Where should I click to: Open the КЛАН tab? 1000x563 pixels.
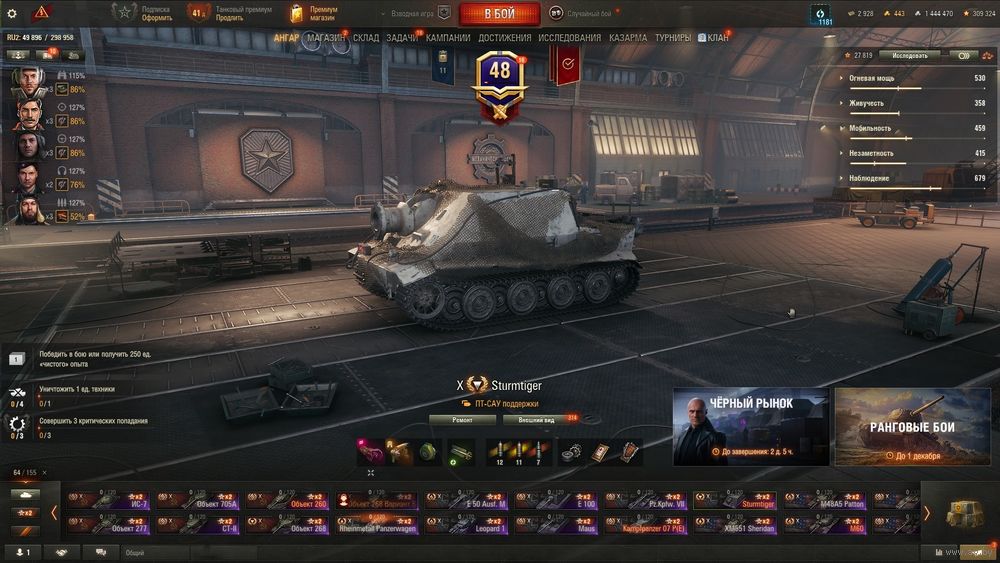coord(717,38)
